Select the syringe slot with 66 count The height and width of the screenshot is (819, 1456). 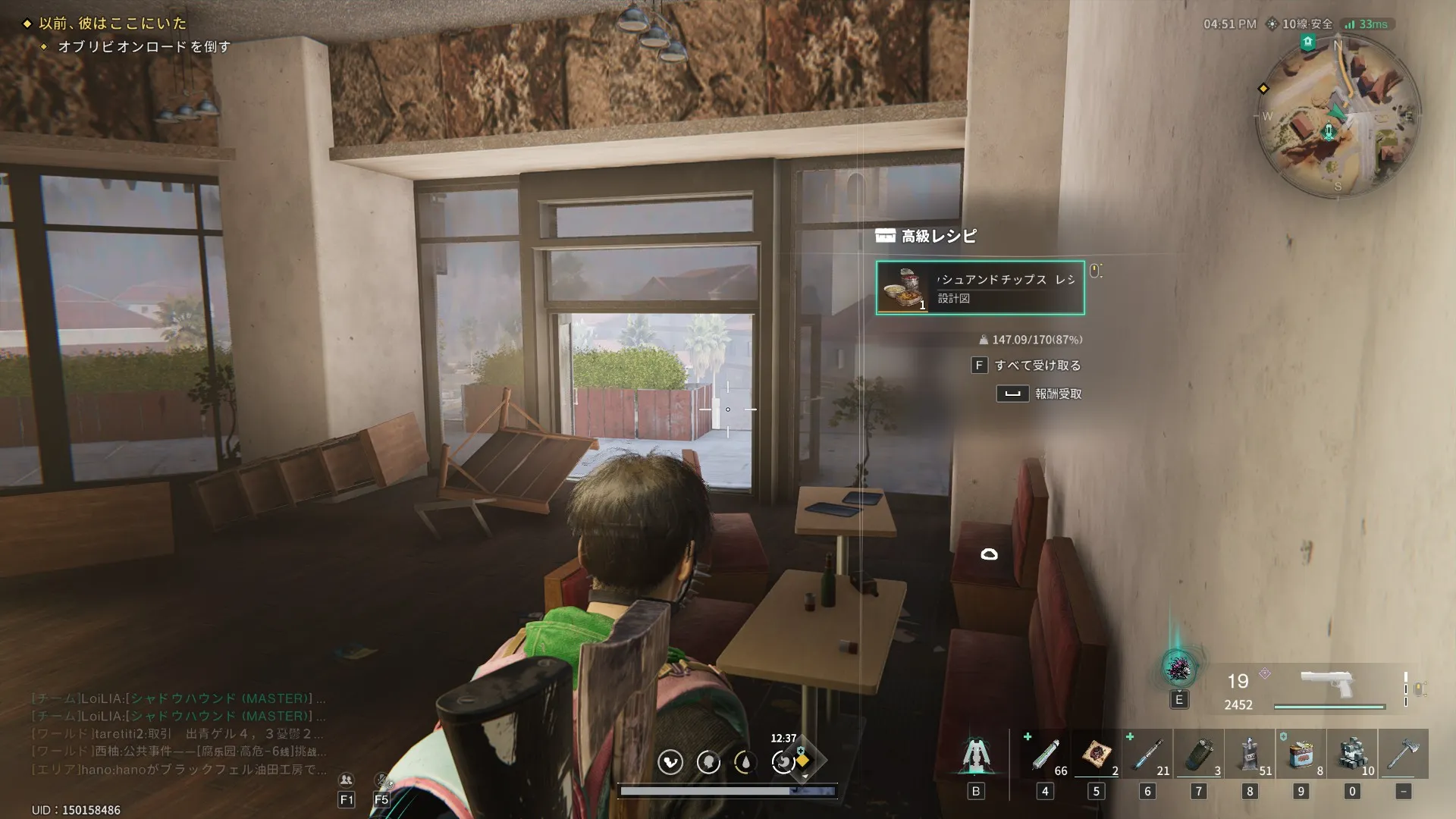click(1046, 755)
